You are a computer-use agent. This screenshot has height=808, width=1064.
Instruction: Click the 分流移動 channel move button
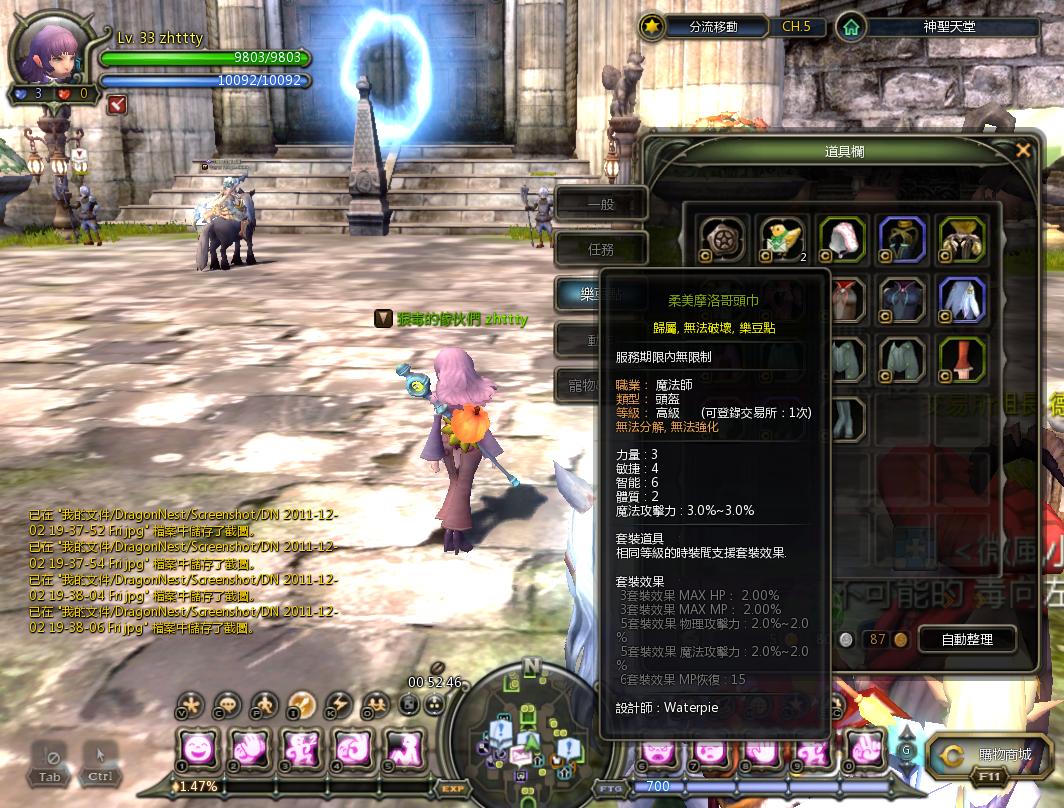715,27
